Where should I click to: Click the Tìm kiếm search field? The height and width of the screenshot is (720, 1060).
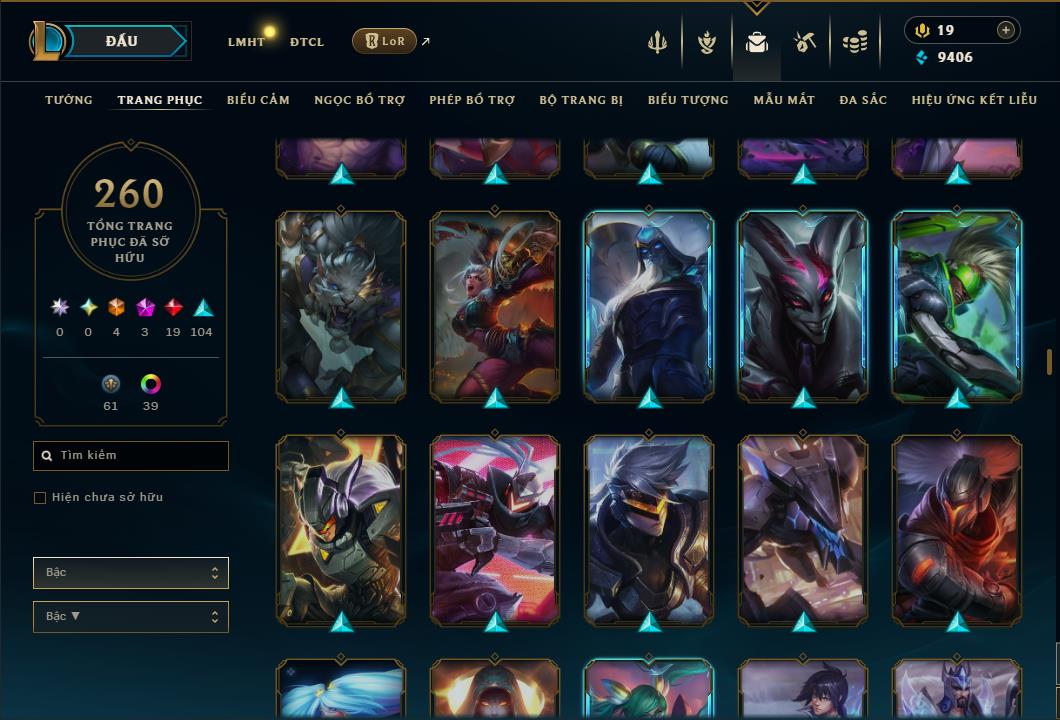pyautogui.click(x=131, y=456)
